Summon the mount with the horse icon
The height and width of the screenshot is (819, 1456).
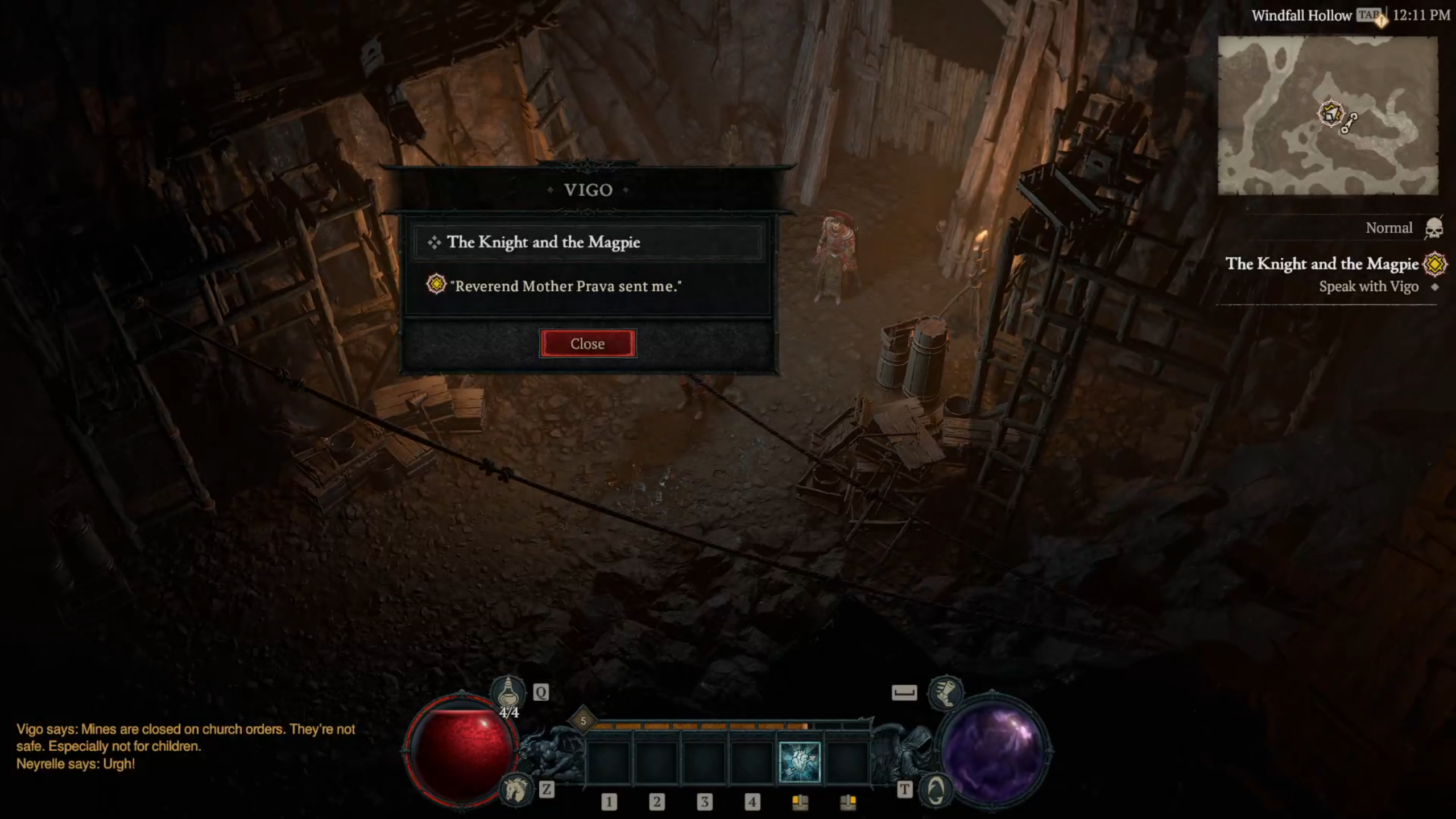[x=515, y=790]
